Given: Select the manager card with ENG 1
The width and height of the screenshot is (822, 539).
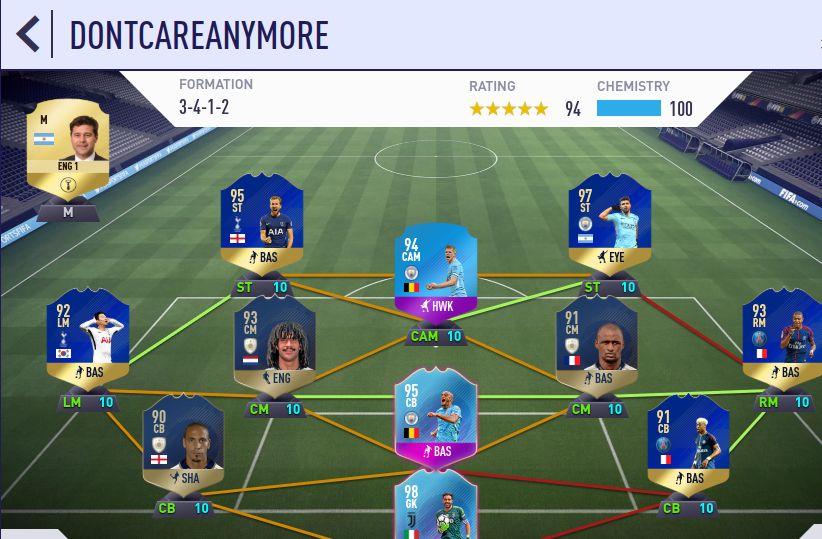Looking at the screenshot, I should tap(67, 150).
